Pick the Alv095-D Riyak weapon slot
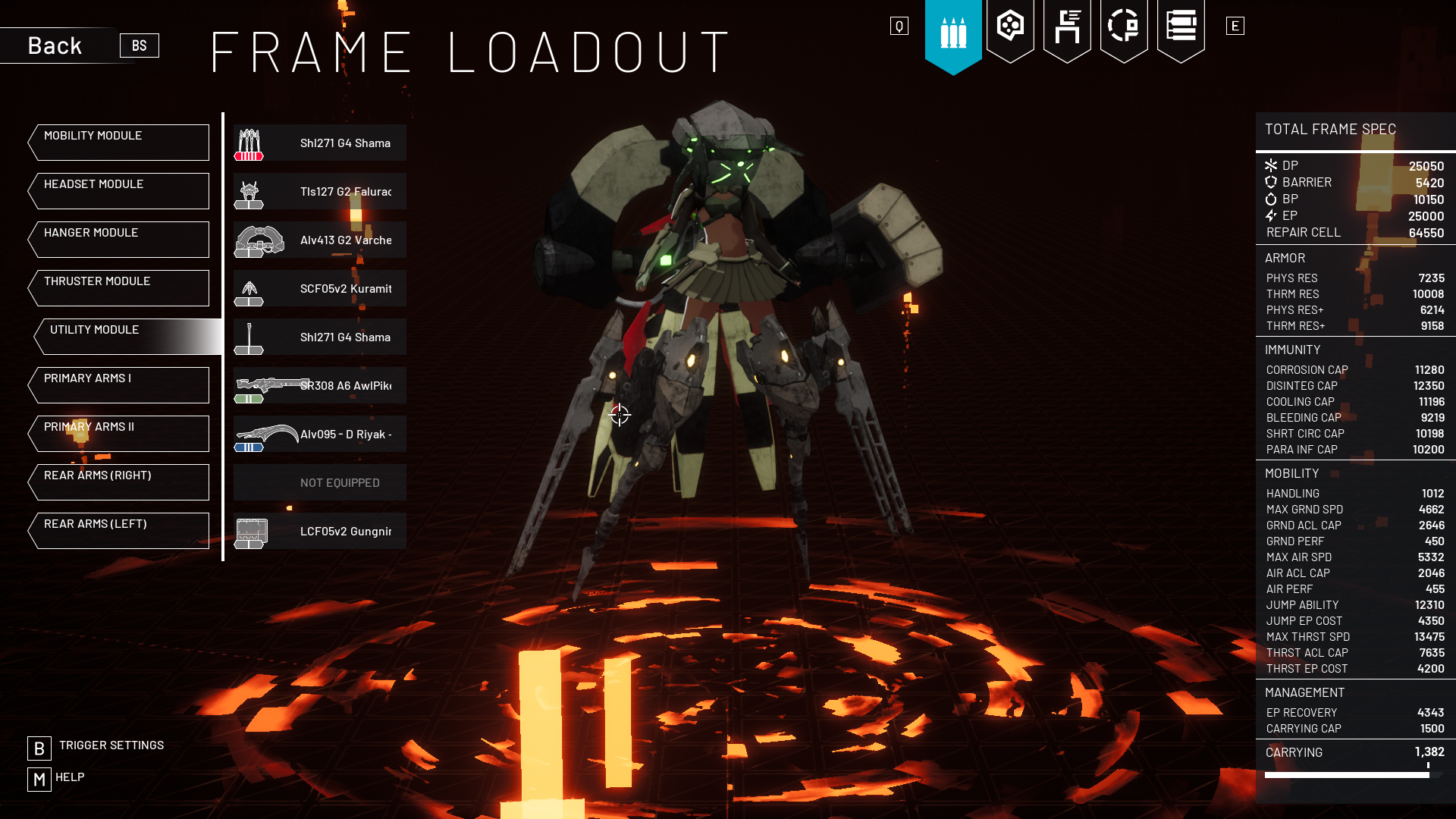1456x819 pixels. (320, 434)
